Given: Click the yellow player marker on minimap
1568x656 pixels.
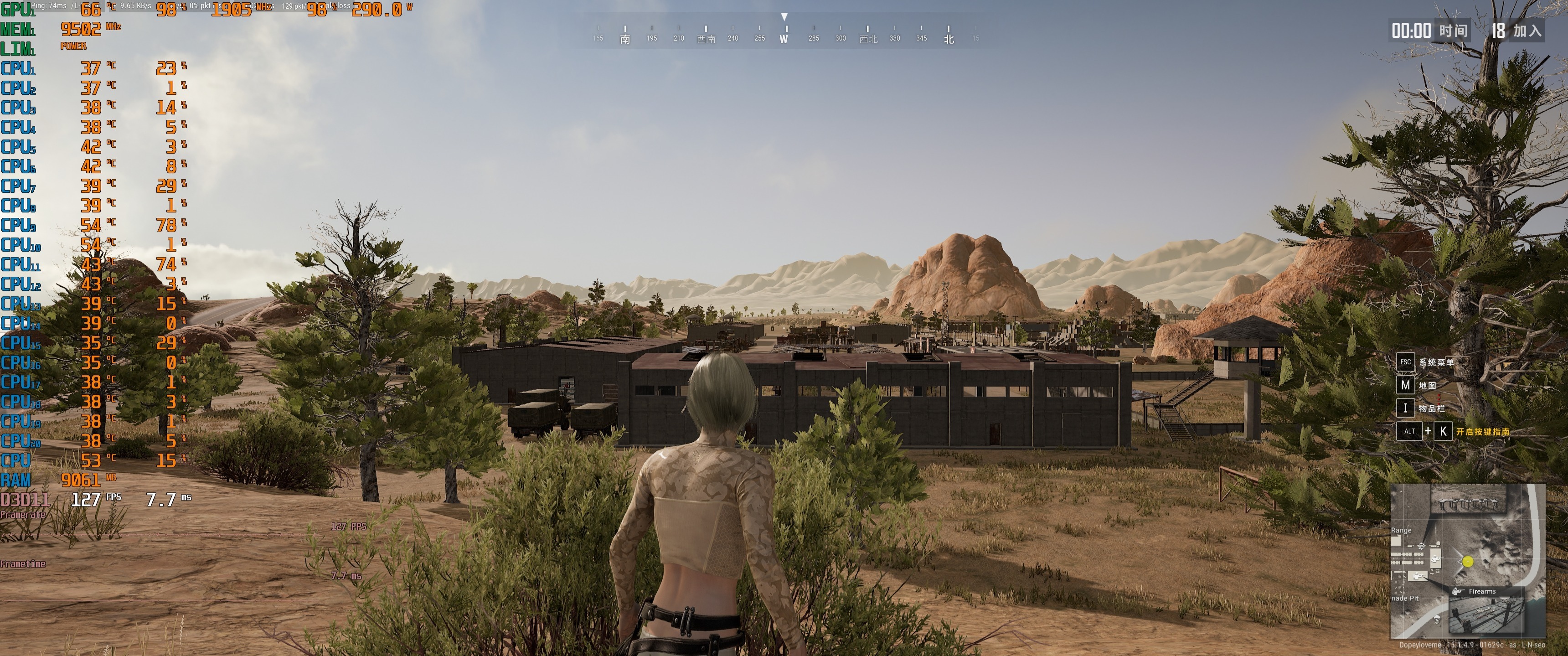Looking at the screenshot, I should click(x=1468, y=562).
